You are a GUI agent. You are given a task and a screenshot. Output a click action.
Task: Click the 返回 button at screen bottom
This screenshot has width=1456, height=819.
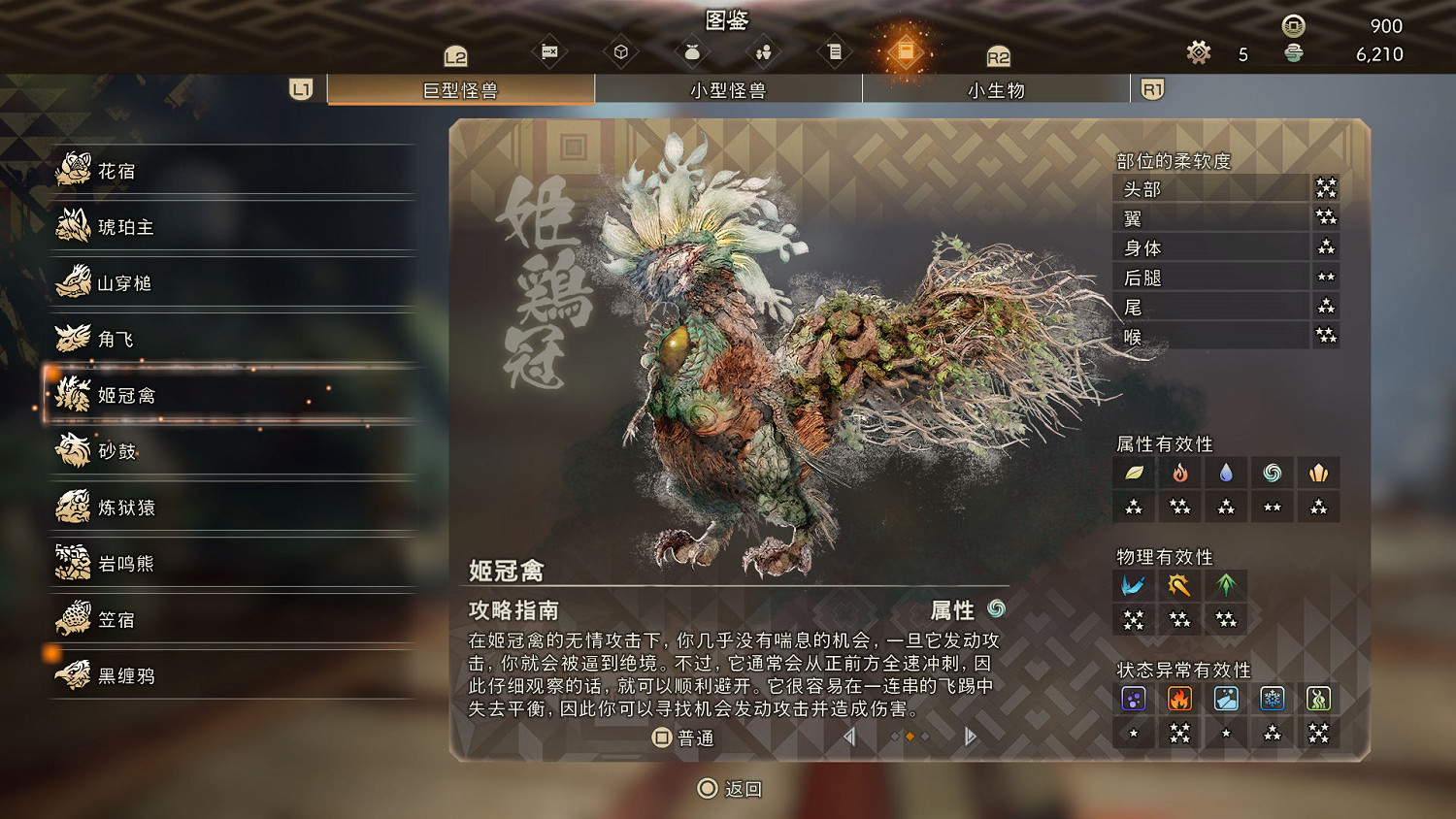pos(728,789)
